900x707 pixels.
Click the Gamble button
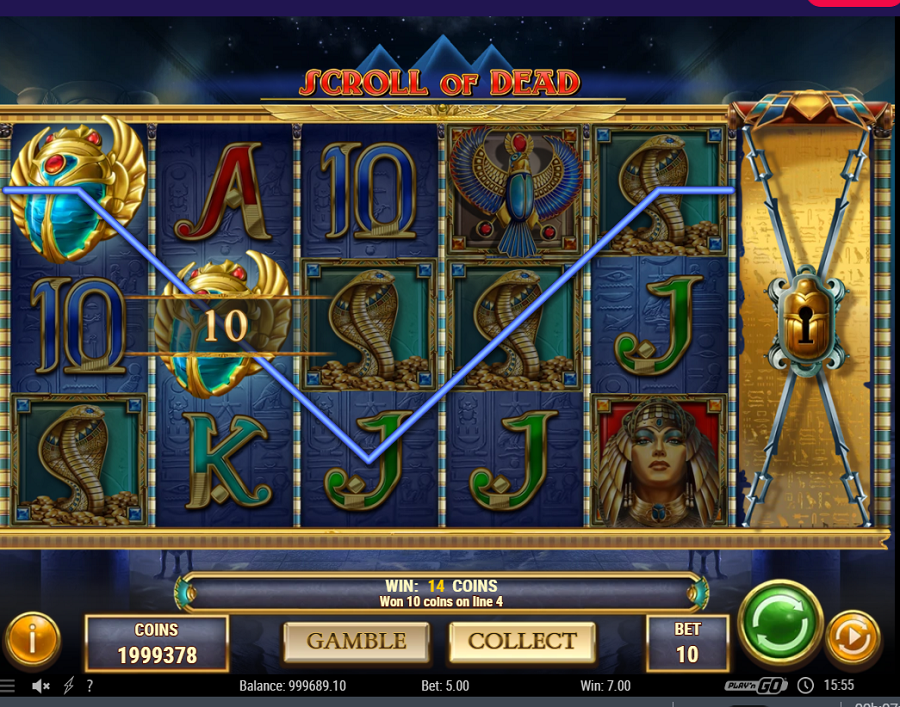(356, 641)
